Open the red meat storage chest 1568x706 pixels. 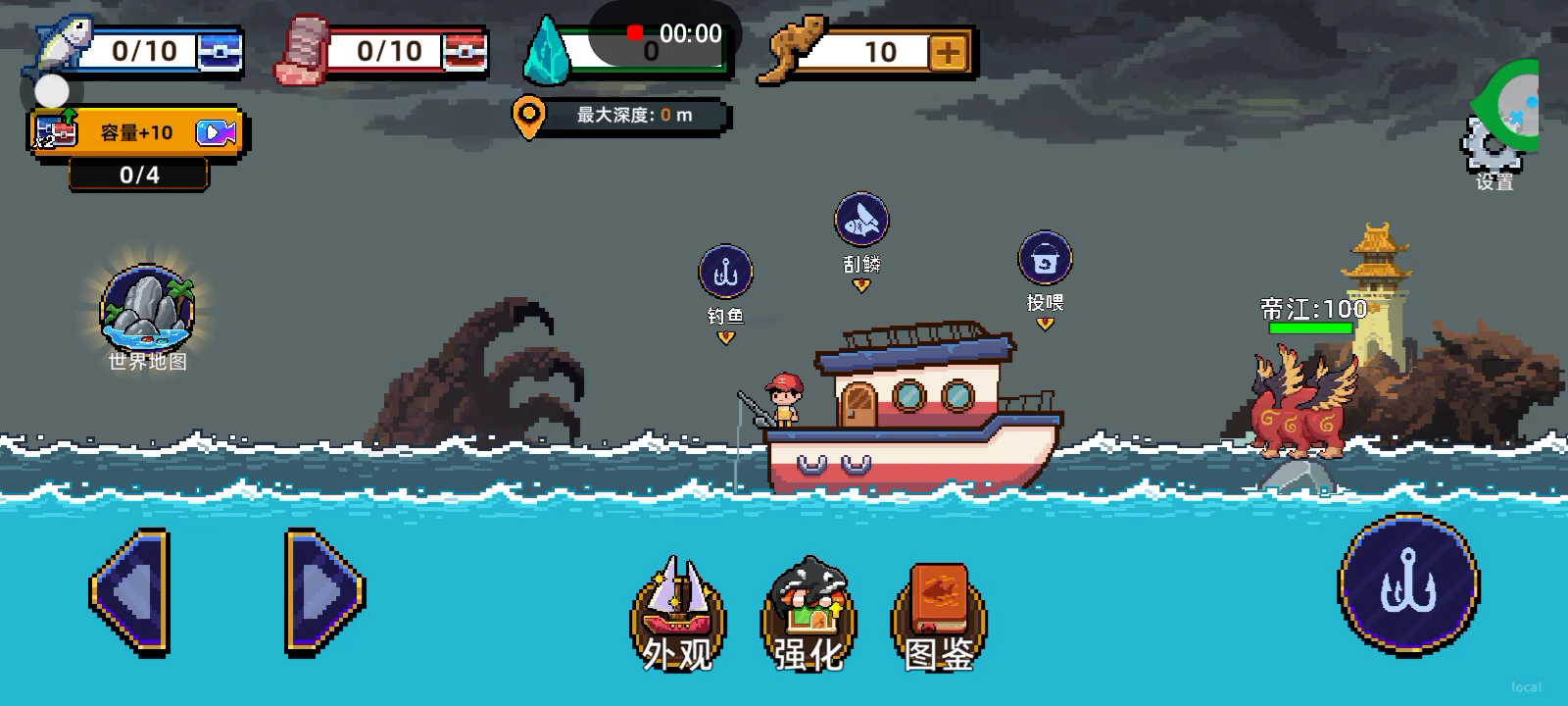[464, 51]
